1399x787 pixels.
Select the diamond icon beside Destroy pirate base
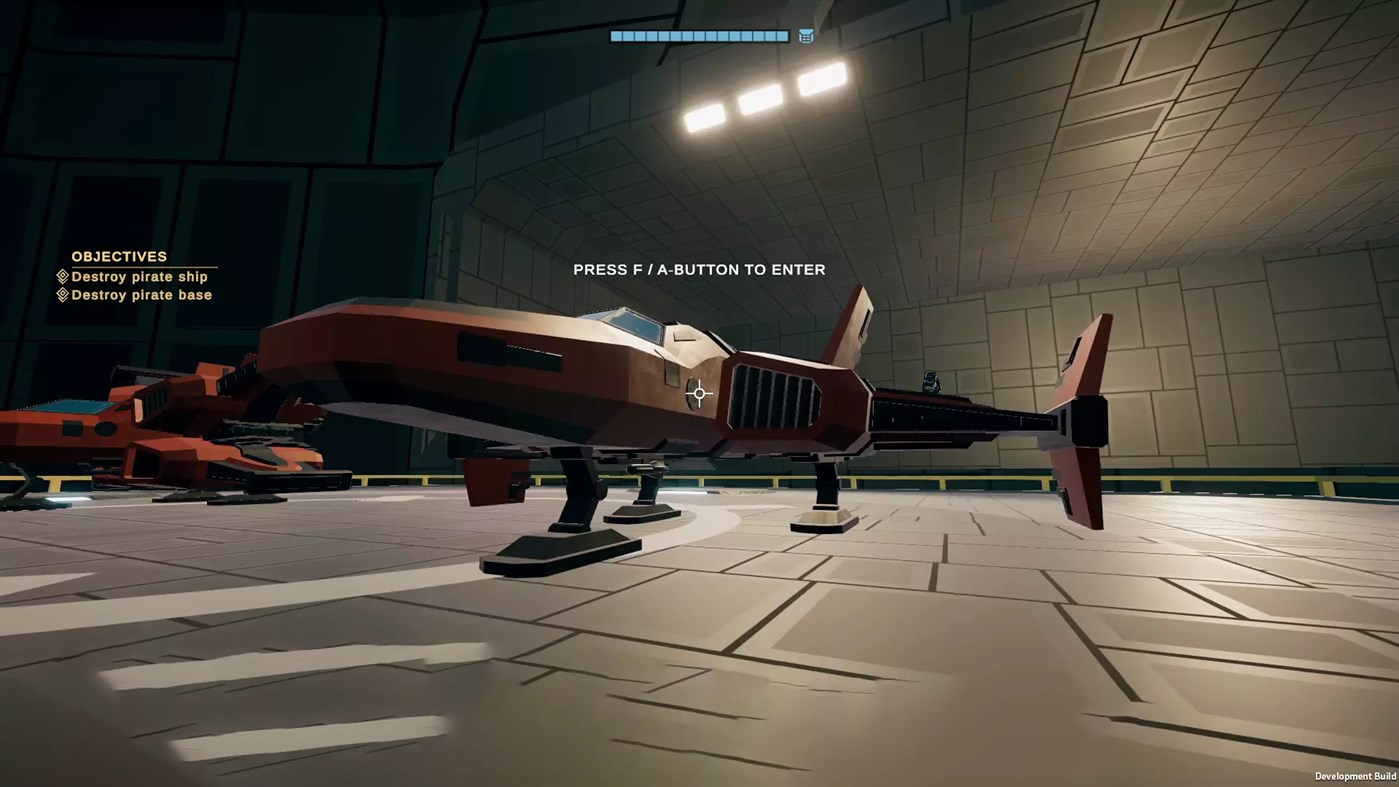click(63, 294)
